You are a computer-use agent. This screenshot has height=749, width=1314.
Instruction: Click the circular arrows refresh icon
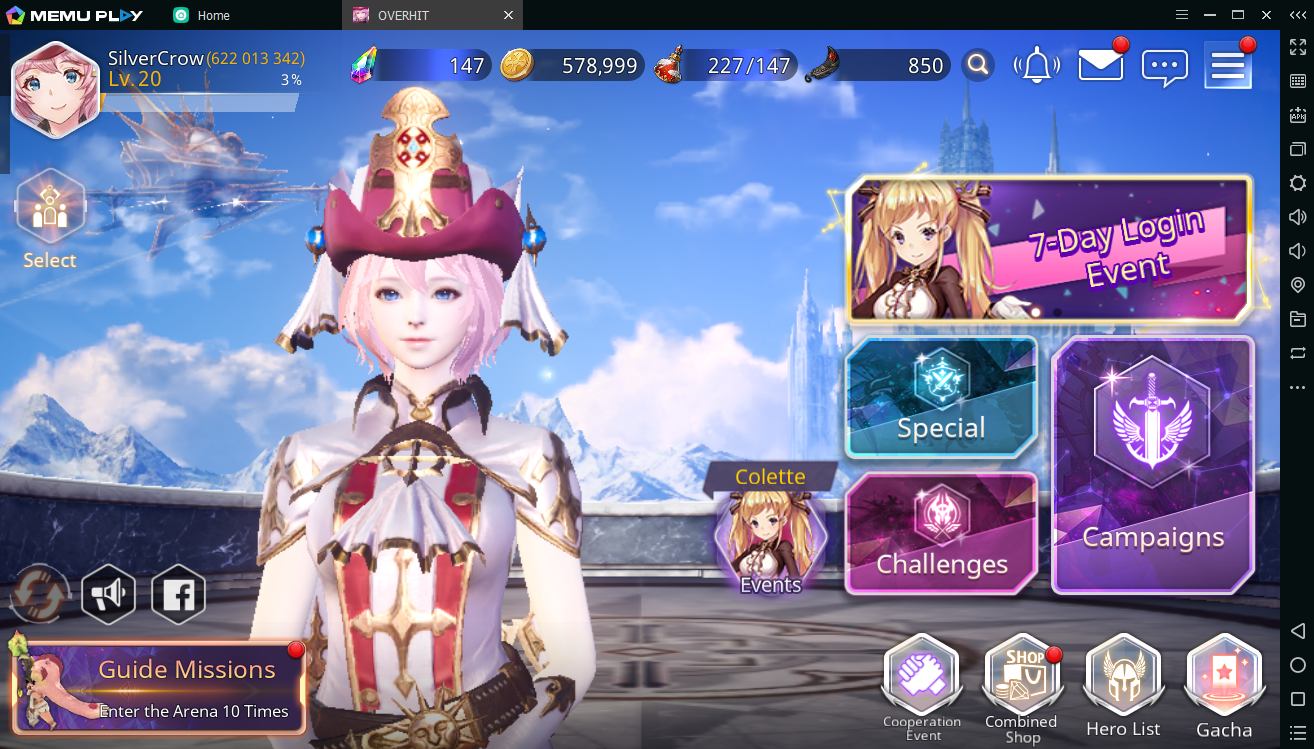pos(40,595)
